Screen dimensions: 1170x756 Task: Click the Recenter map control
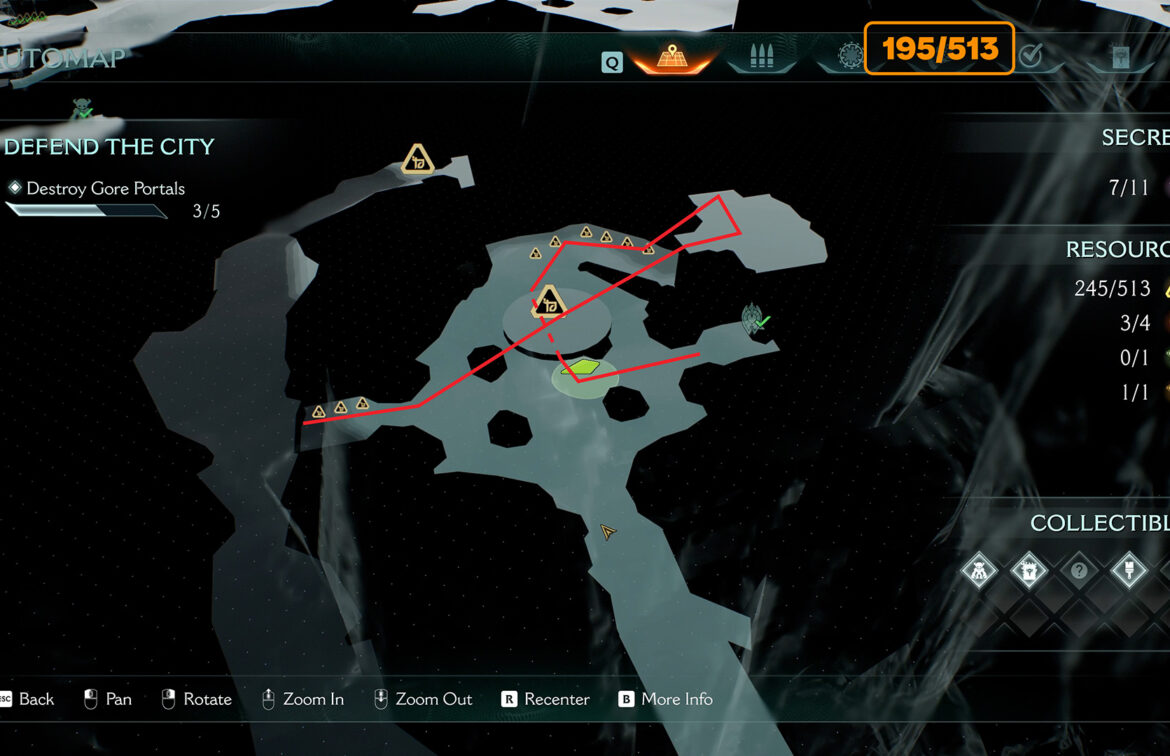pos(545,699)
